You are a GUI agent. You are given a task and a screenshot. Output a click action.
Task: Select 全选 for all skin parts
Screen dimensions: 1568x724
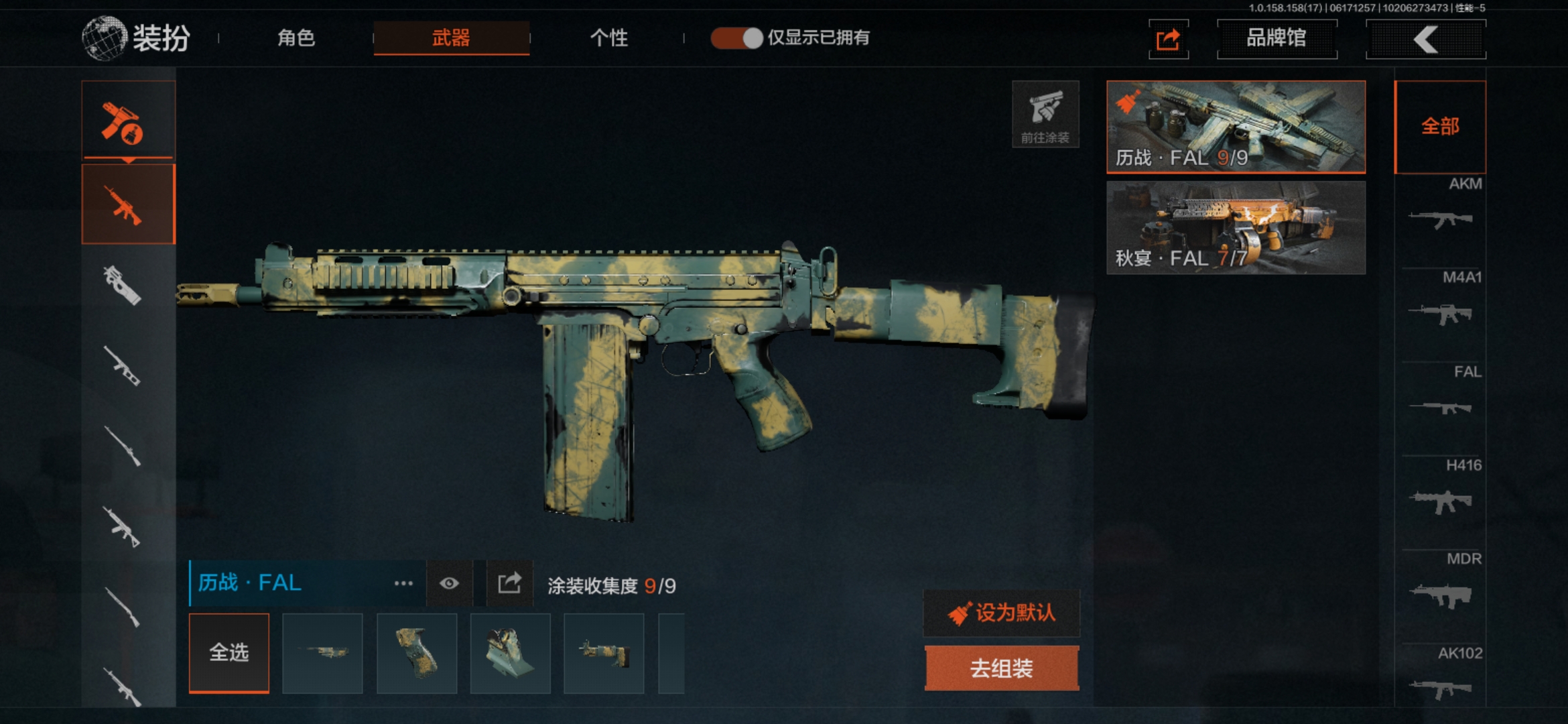point(229,652)
